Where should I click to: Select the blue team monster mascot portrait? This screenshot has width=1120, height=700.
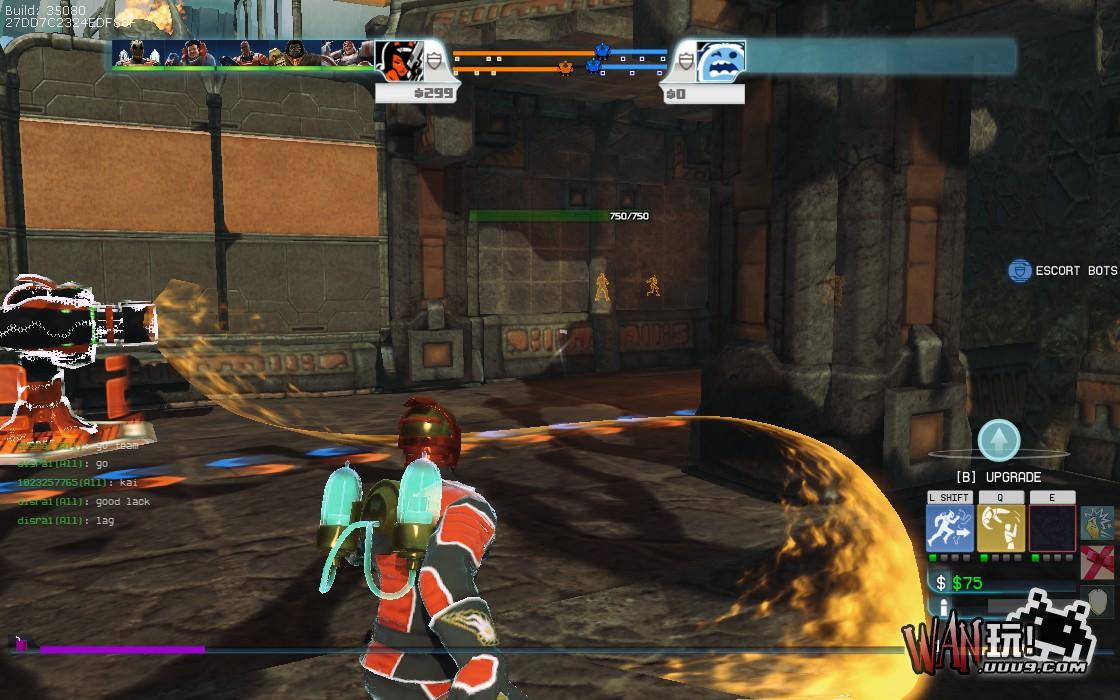pos(720,61)
